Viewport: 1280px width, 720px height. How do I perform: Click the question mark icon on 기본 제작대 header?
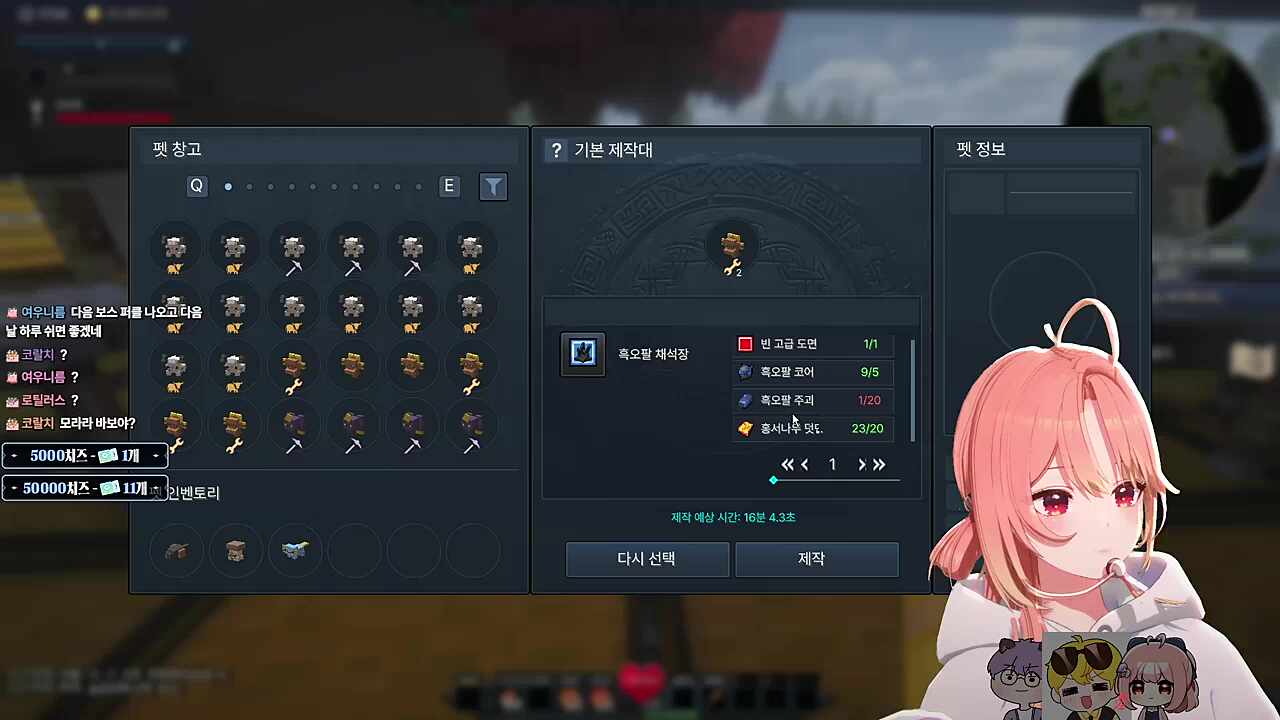pos(556,150)
